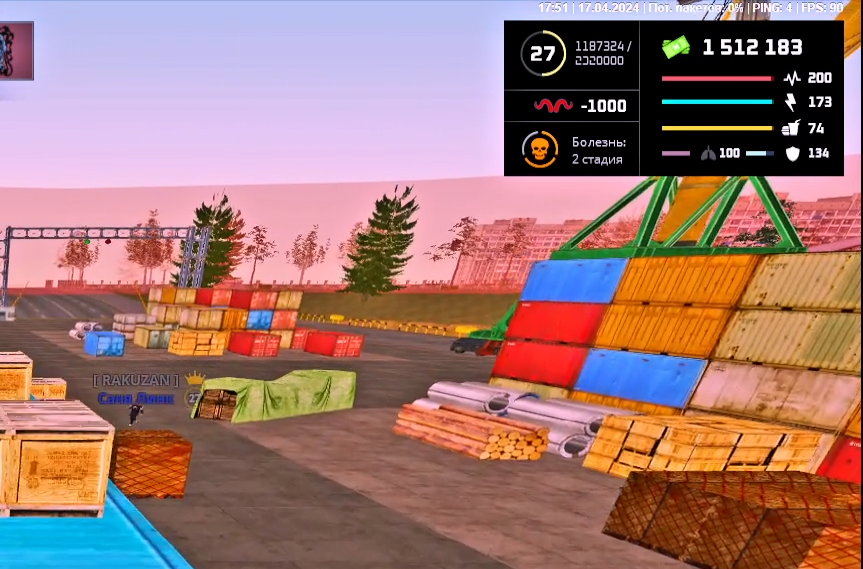Click the lungs breath icon

pyautogui.click(x=708, y=153)
